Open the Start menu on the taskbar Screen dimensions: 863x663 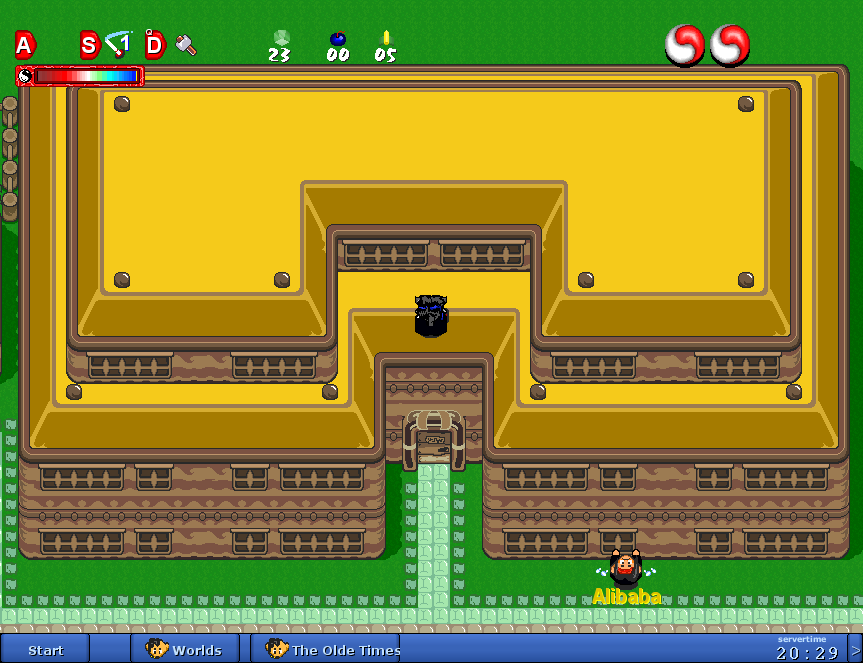(45, 649)
